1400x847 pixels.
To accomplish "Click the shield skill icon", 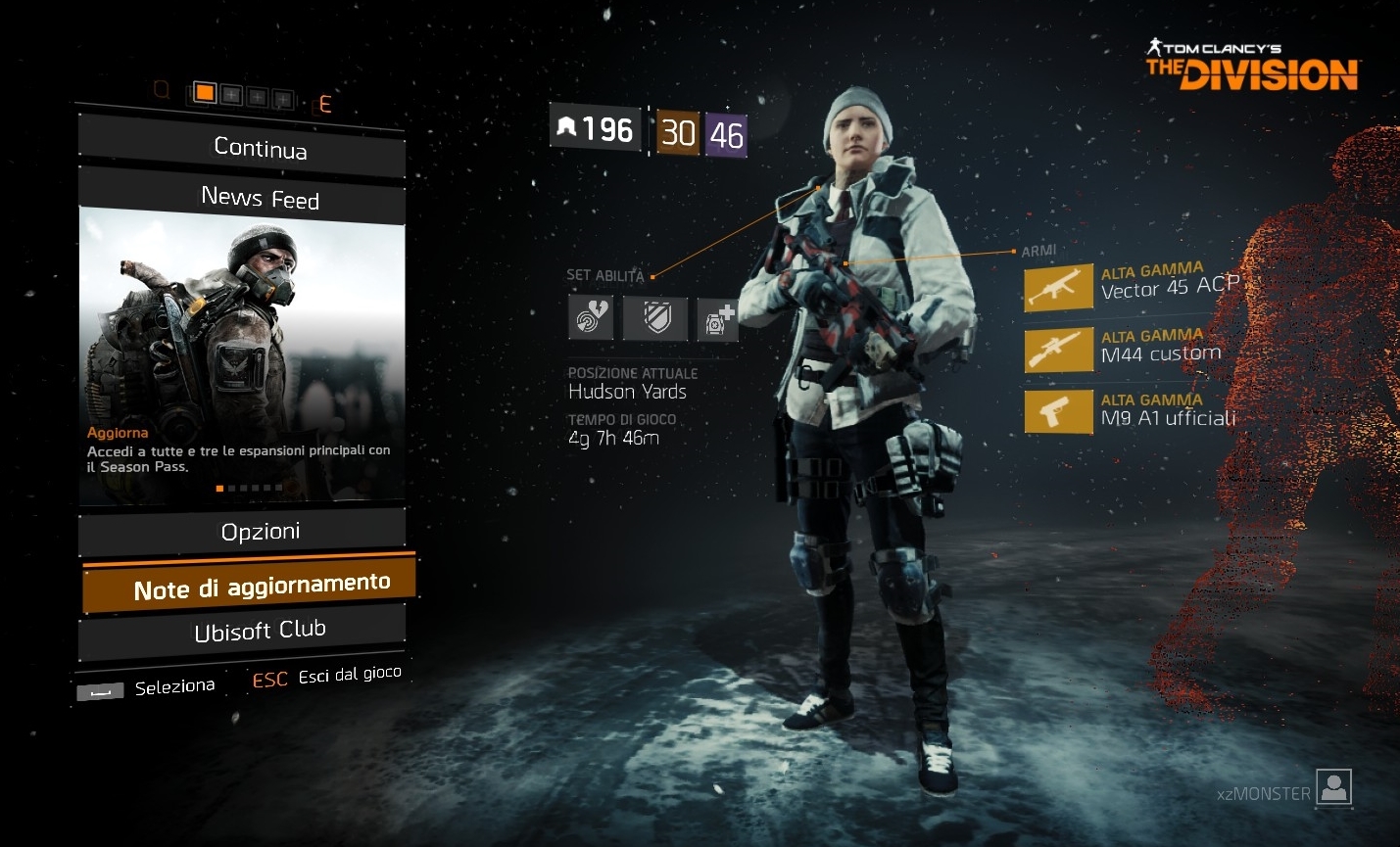I will pos(655,318).
